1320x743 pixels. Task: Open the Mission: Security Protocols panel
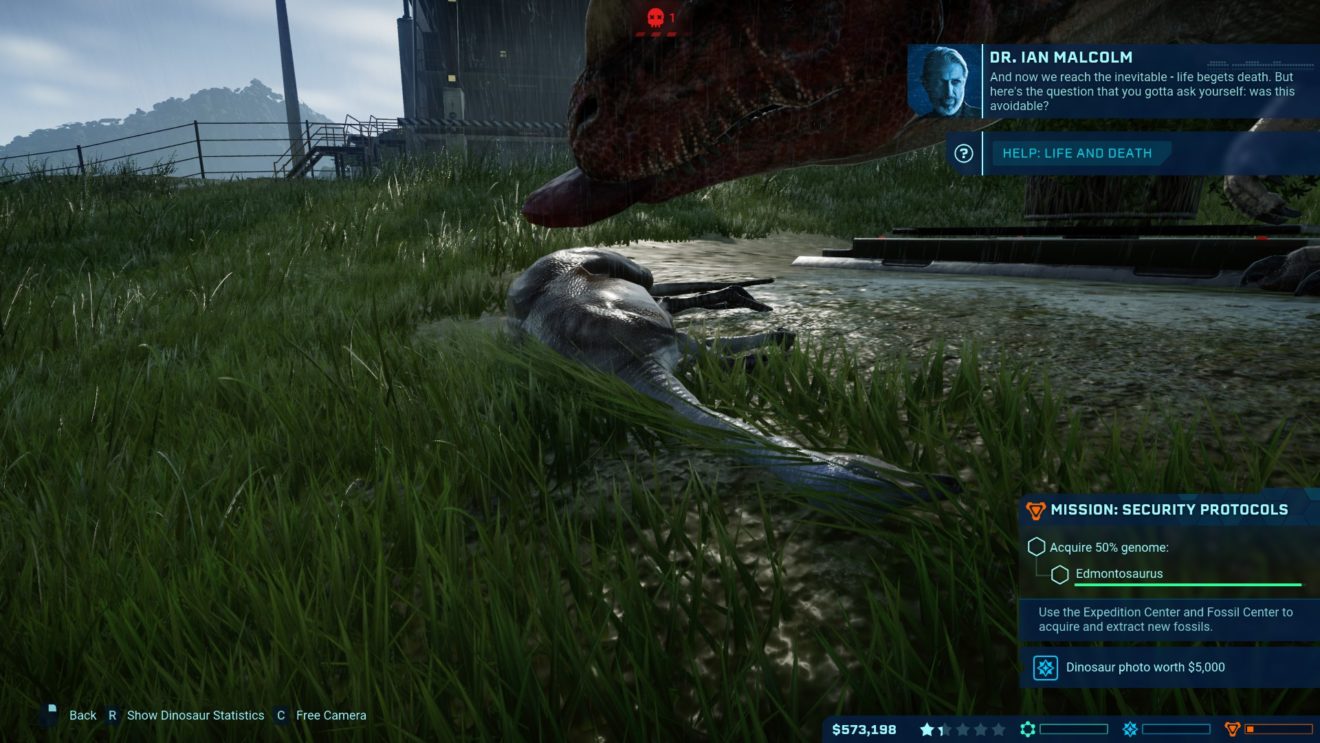point(1168,510)
